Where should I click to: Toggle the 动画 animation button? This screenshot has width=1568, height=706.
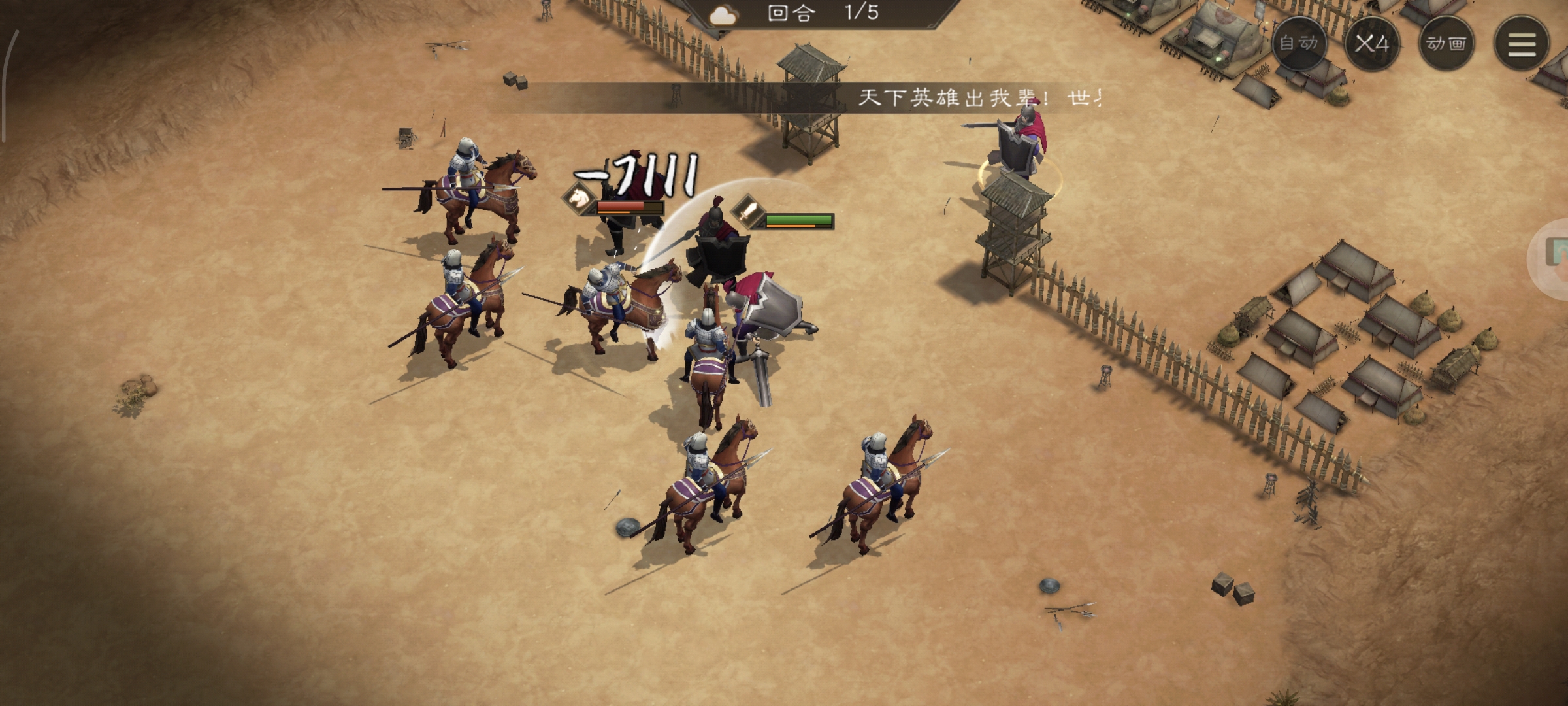[1446, 43]
